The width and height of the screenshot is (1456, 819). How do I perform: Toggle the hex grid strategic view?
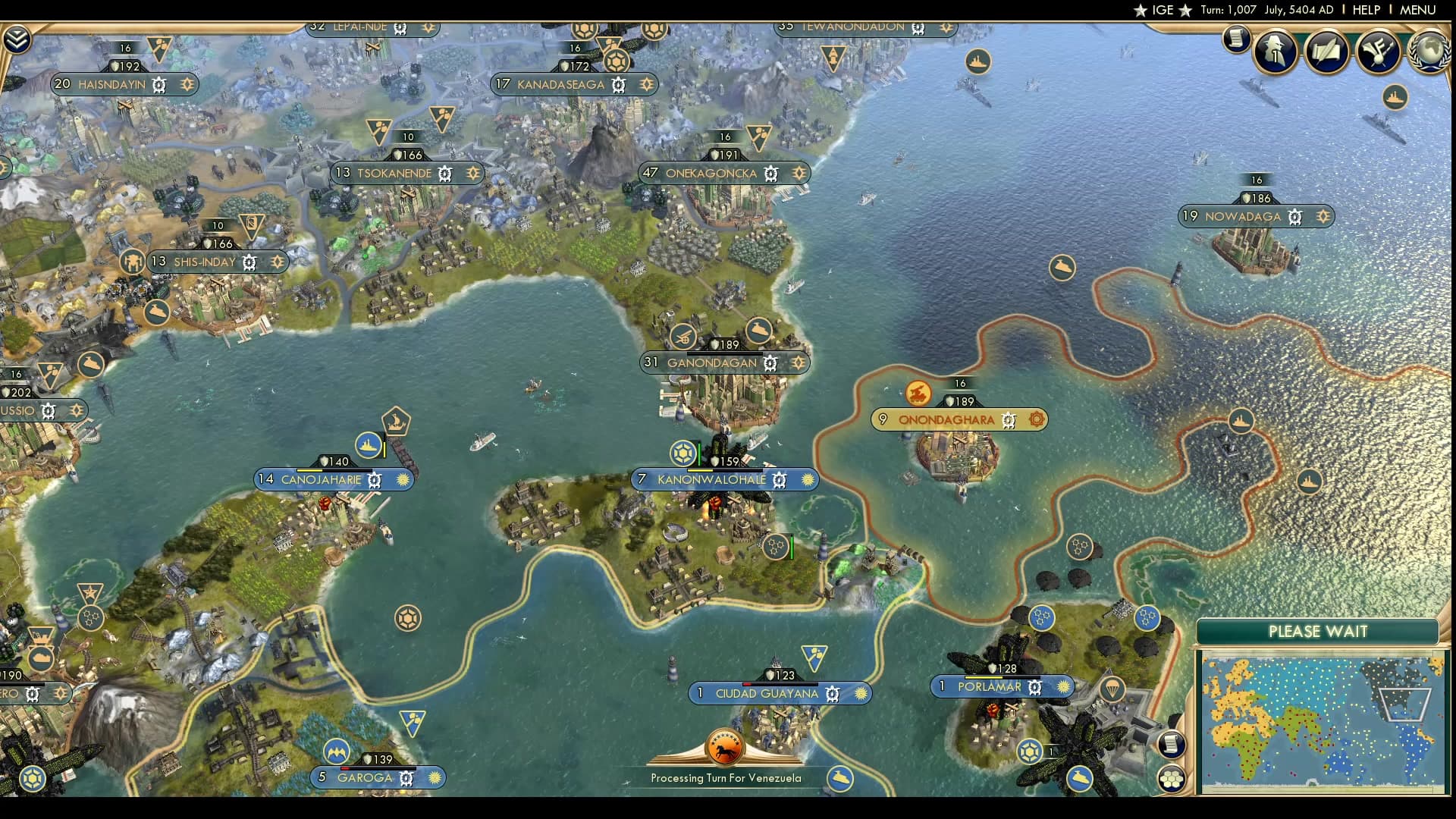[x=1172, y=778]
